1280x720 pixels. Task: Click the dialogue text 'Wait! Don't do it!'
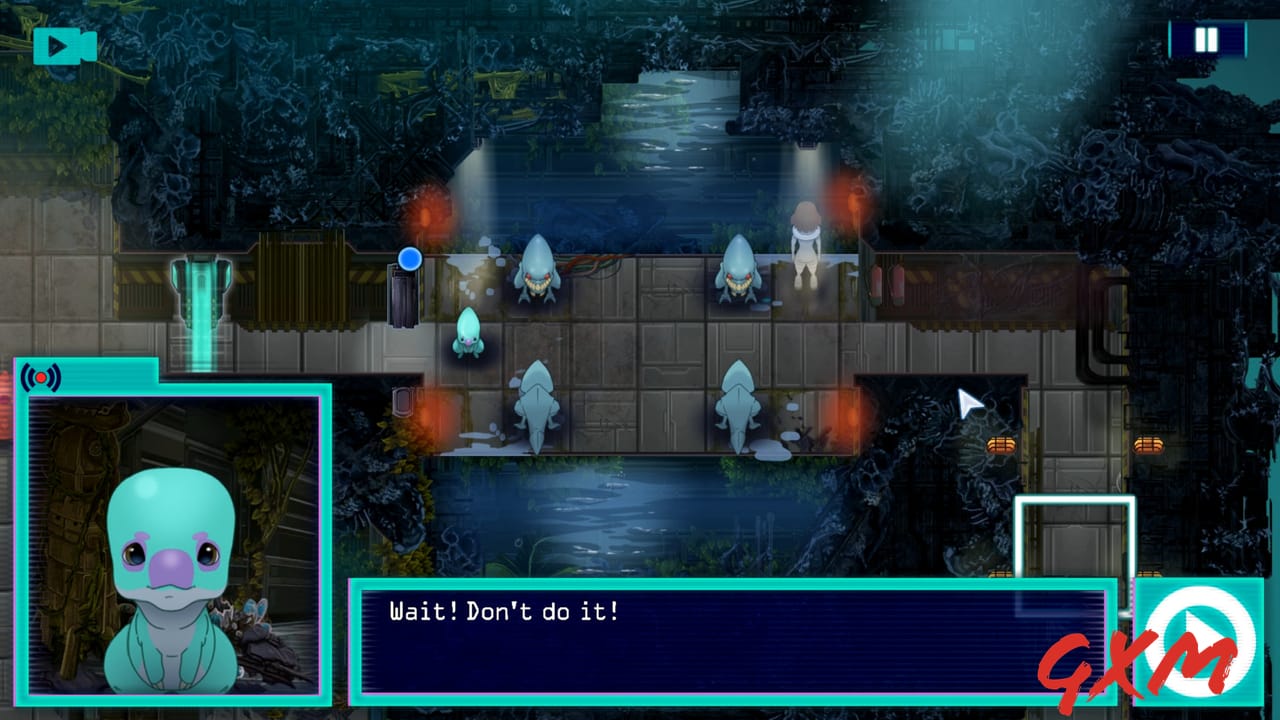coord(500,609)
